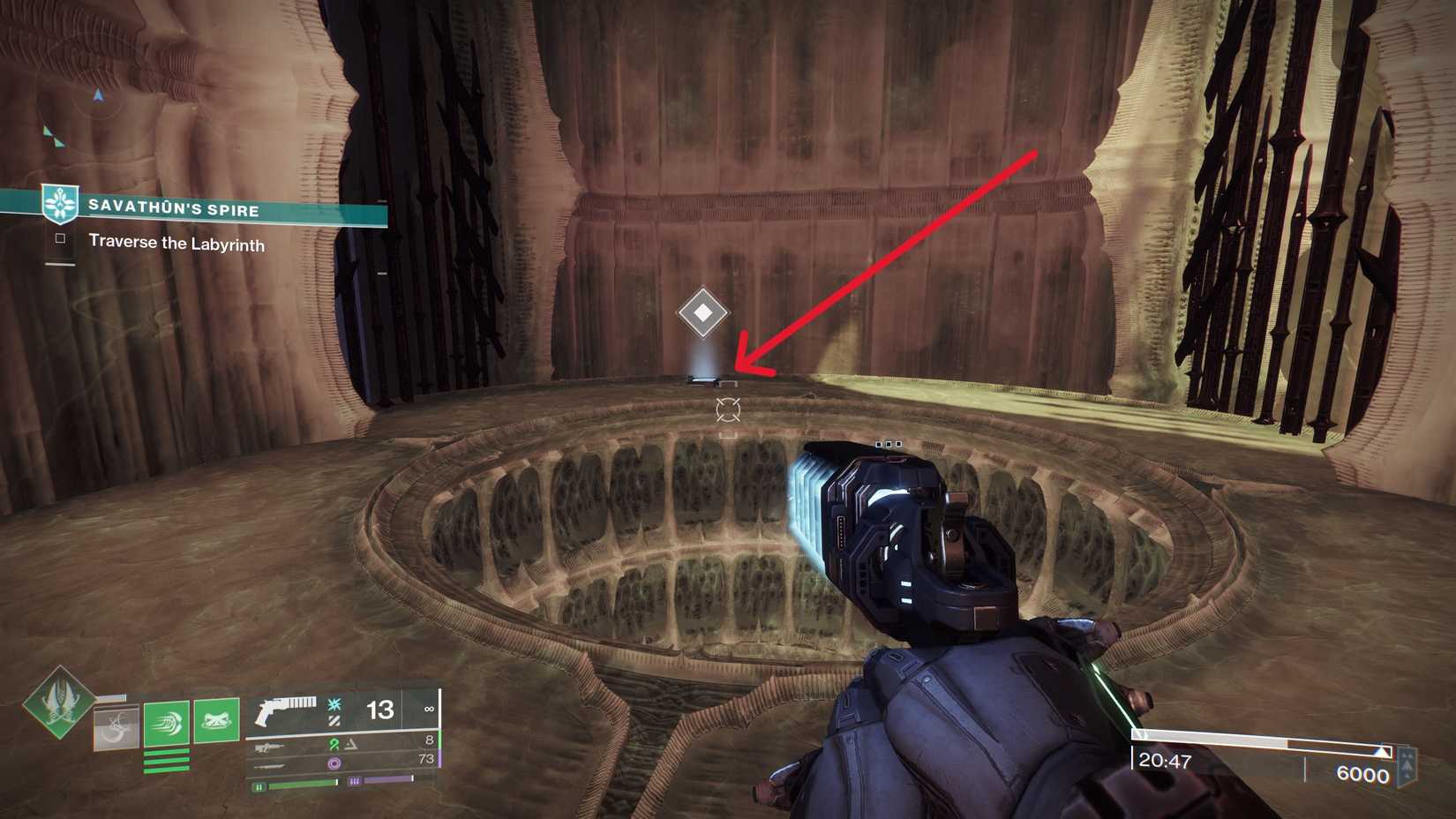The image size is (1456, 819).
Task: Select the scout rifle weapon icon
Action: click(272, 748)
